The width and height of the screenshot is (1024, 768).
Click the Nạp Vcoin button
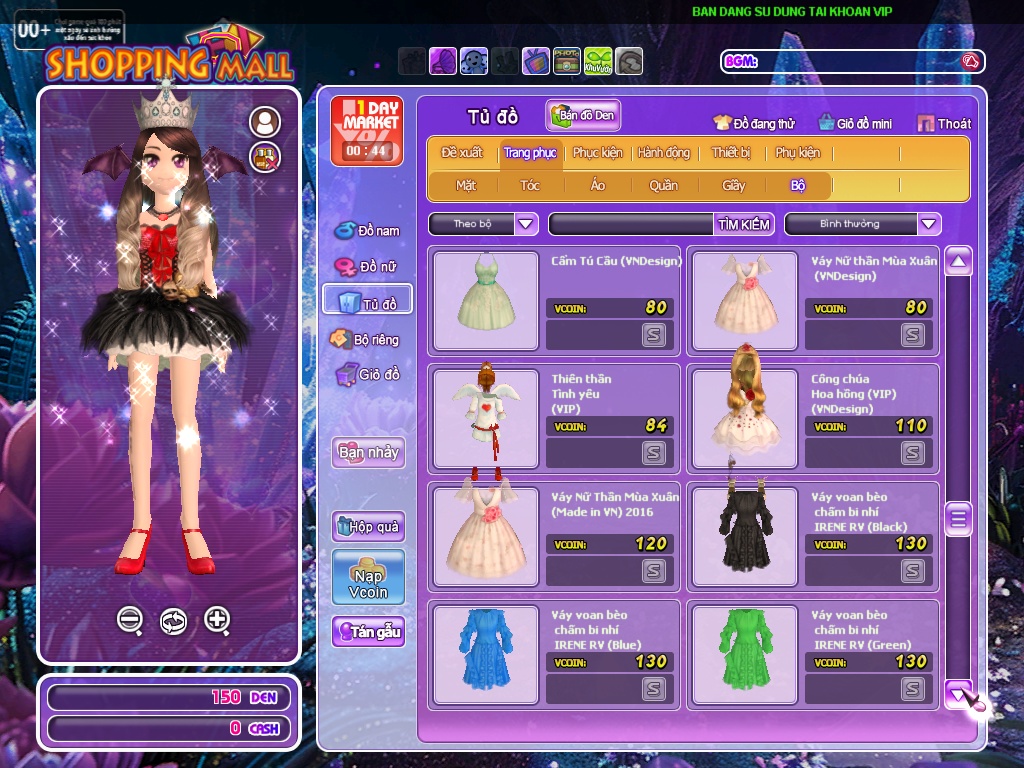[x=368, y=577]
